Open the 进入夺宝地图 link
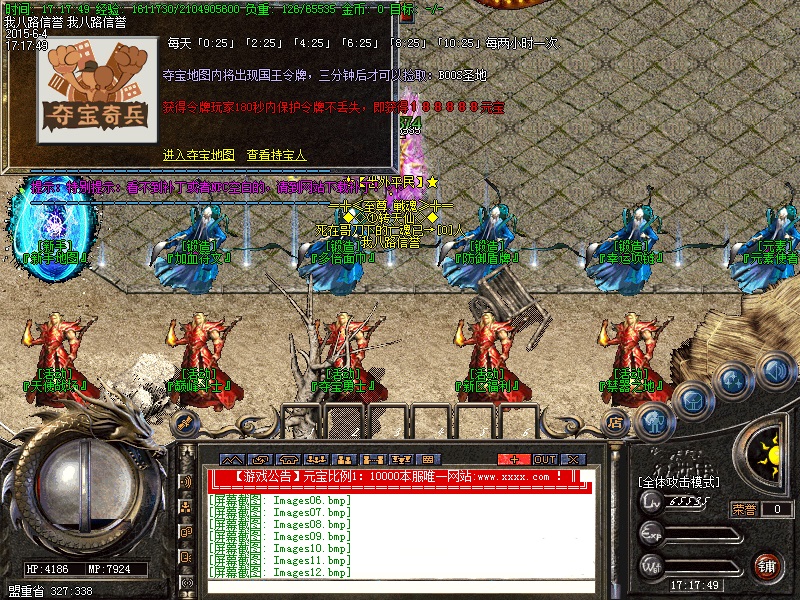Screen dimensions: 800x600 coord(198,156)
